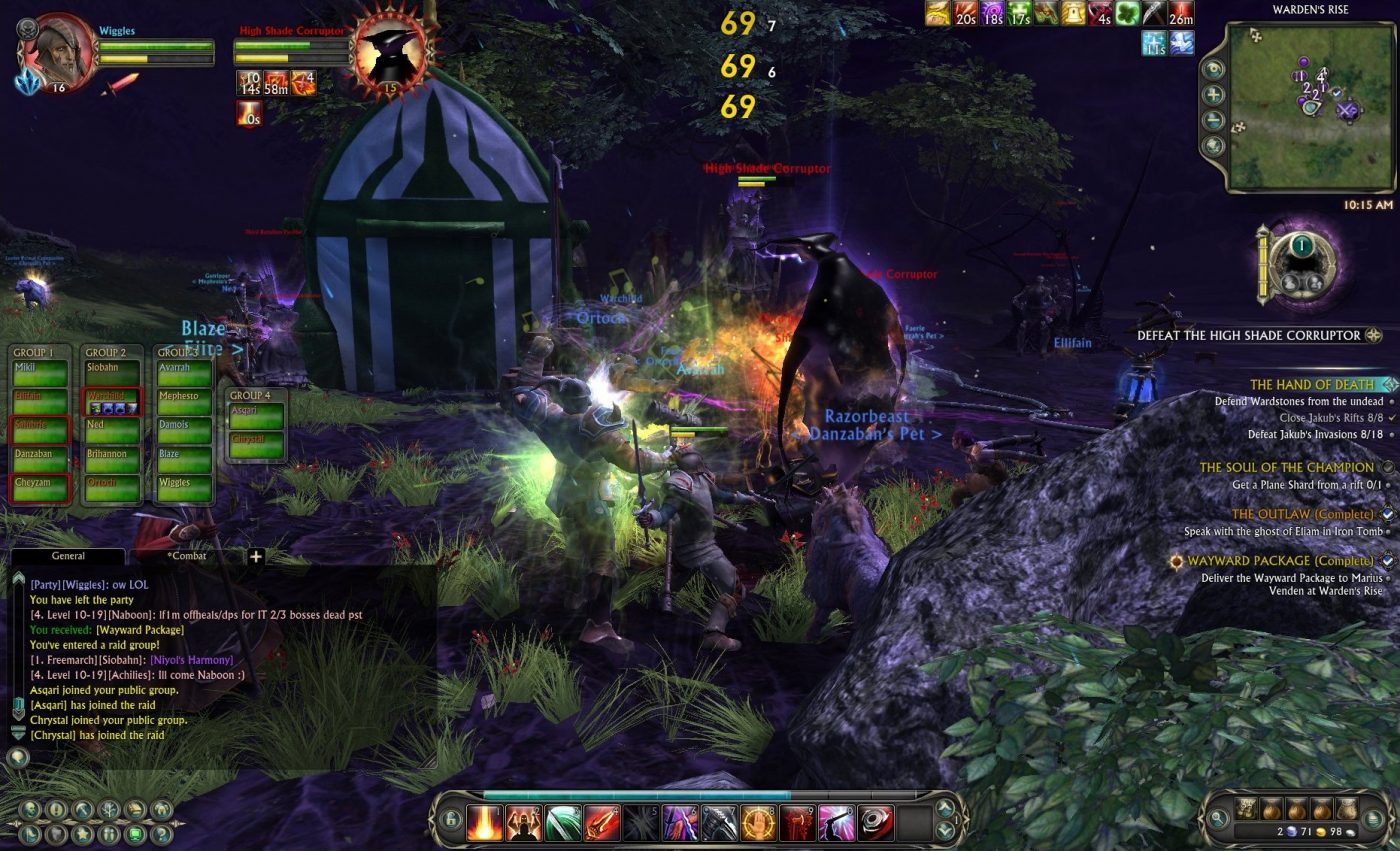
Task: Open the bag icon in the bottom-left menu
Action: click(134, 809)
